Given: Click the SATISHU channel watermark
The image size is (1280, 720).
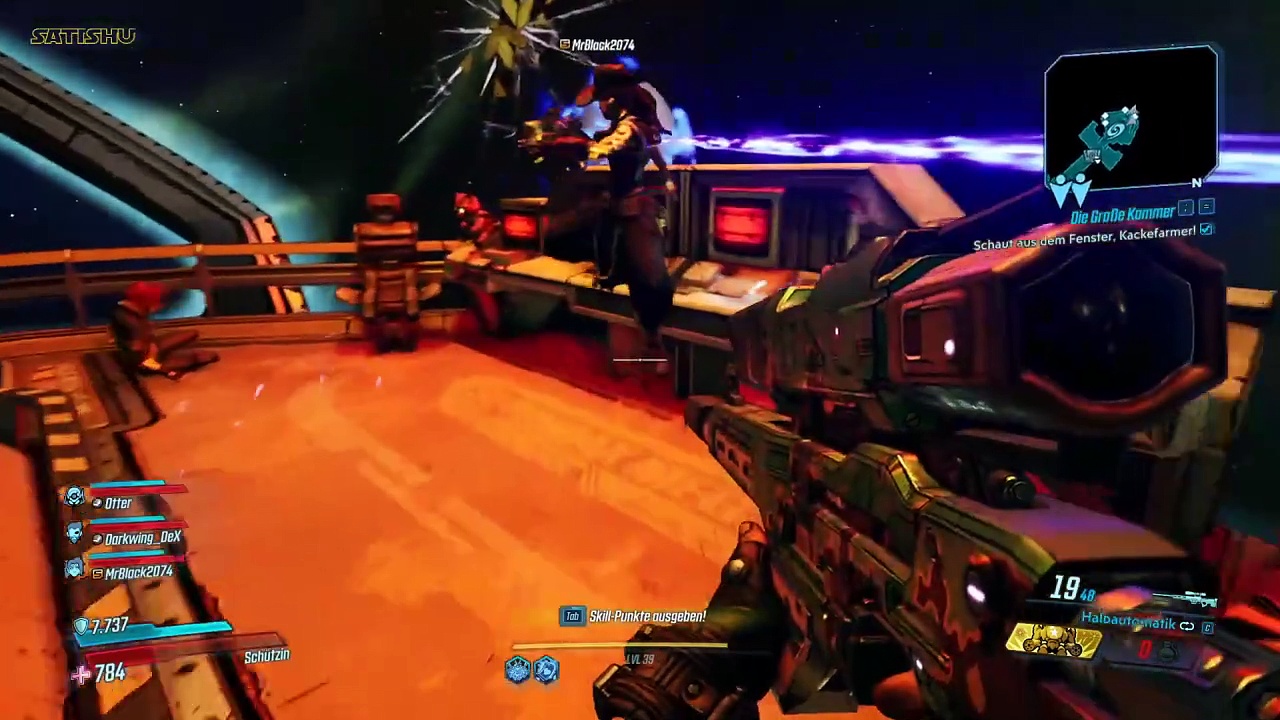Looking at the screenshot, I should point(83,37).
